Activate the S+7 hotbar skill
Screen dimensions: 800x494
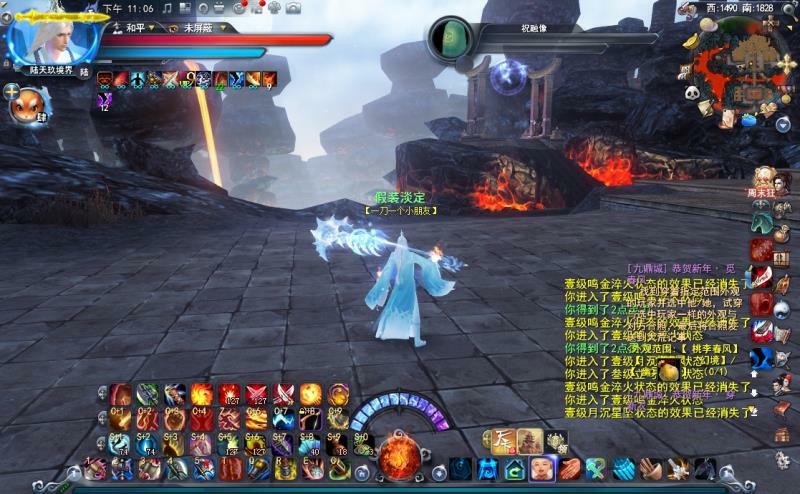(283, 444)
